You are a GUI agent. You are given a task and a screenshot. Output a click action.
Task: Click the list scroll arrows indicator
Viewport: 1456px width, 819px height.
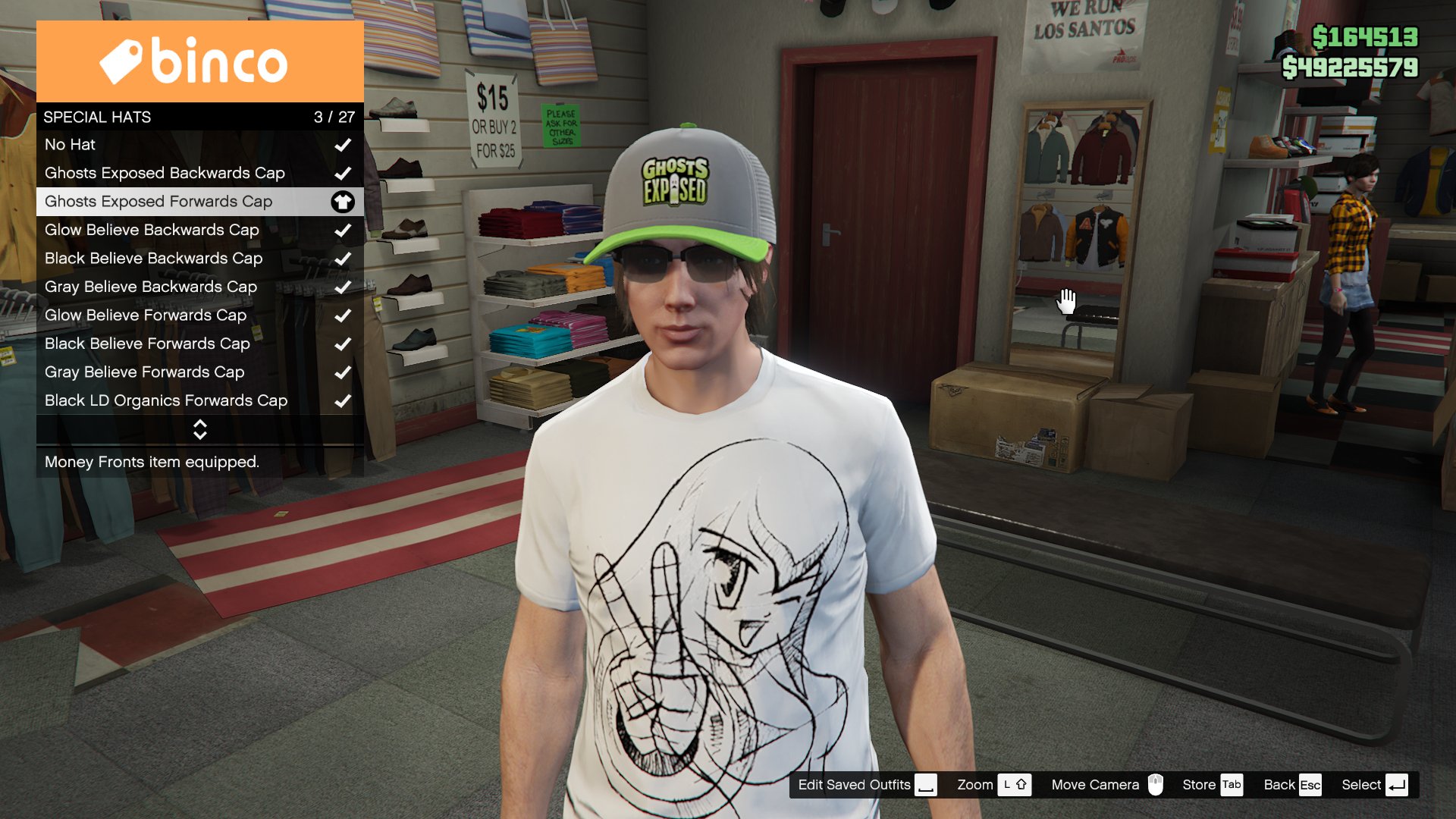200,429
